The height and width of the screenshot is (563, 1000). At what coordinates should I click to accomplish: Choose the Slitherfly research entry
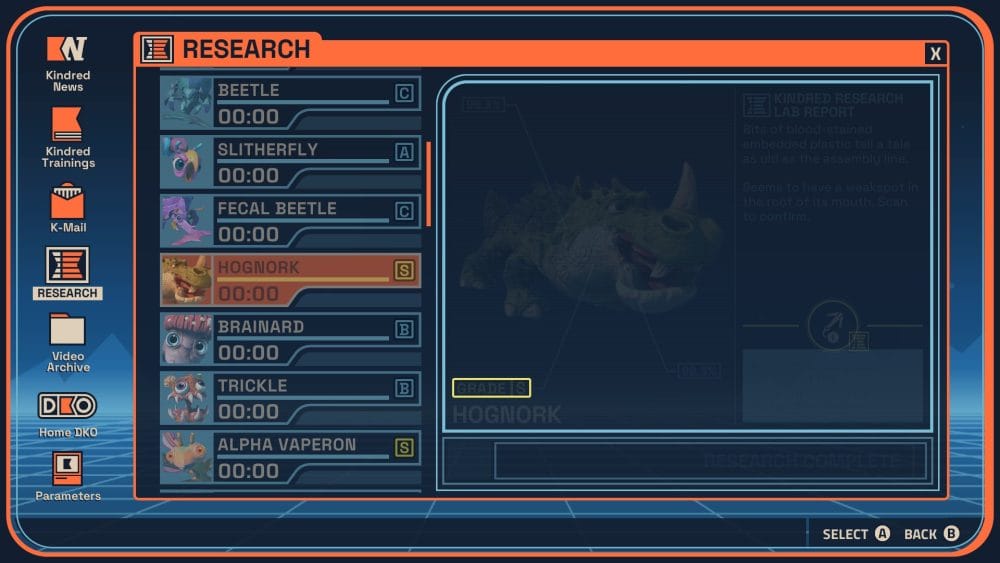point(290,162)
